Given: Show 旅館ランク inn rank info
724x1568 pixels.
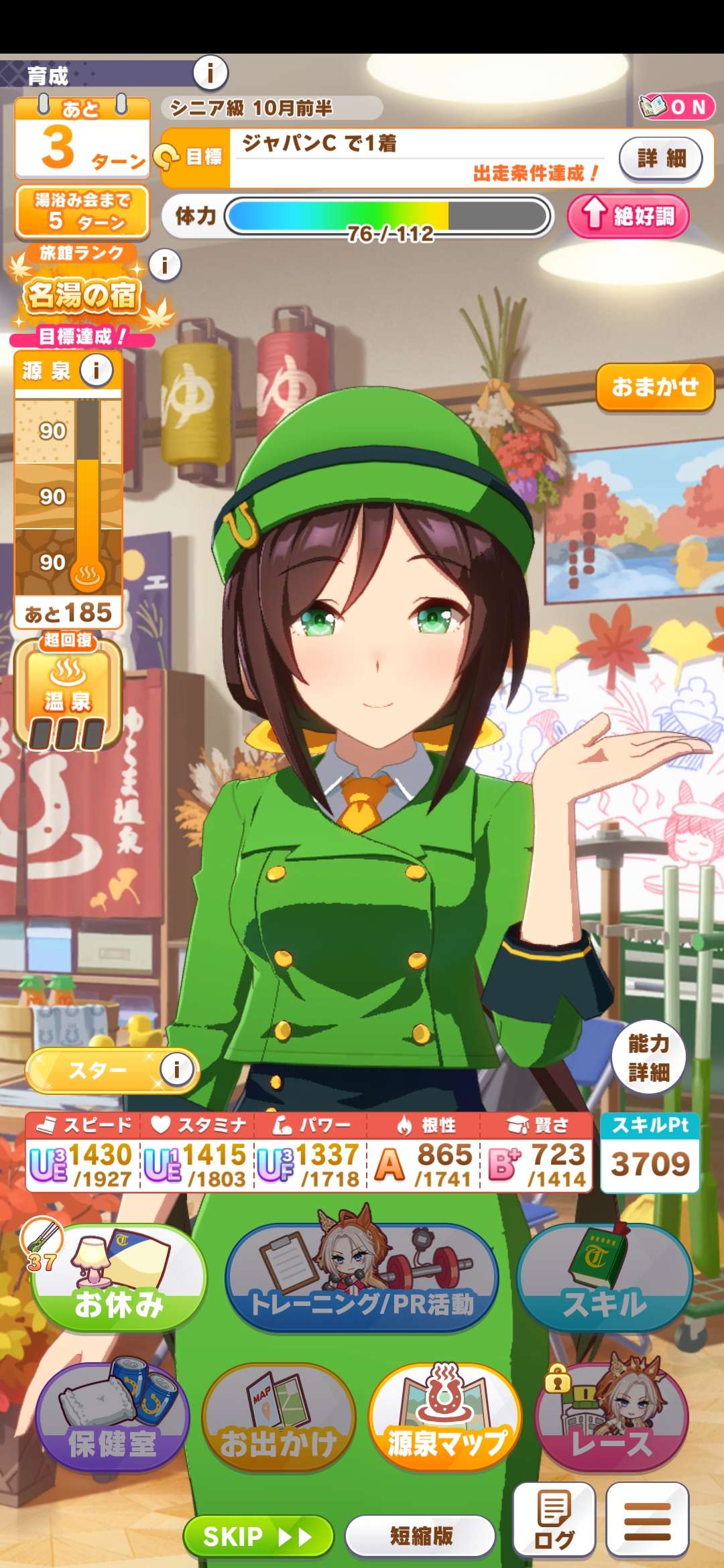Looking at the screenshot, I should [165, 265].
